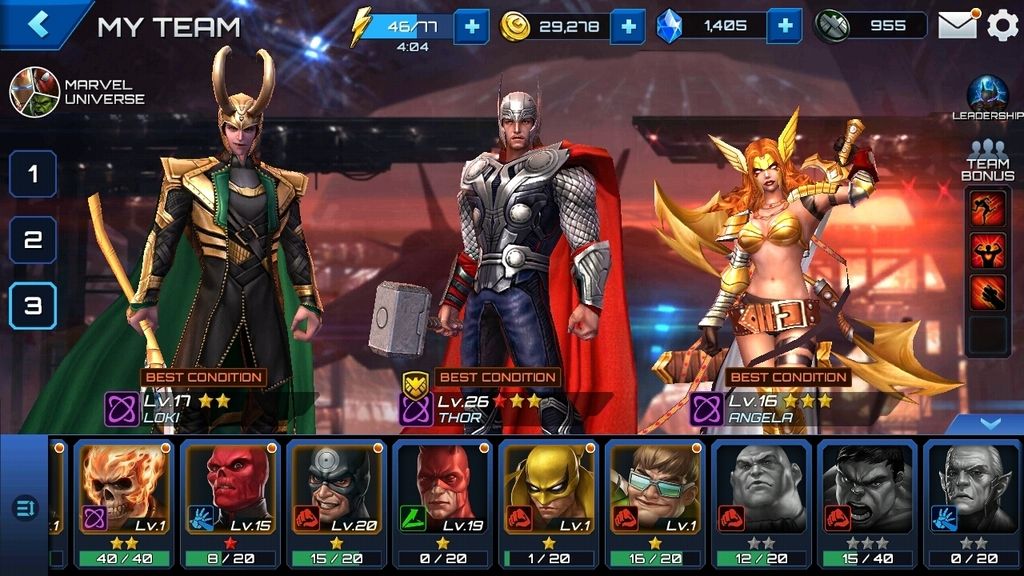The height and width of the screenshot is (576, 1024).
Task: View the Leadership skill
Action: (986, 98)
